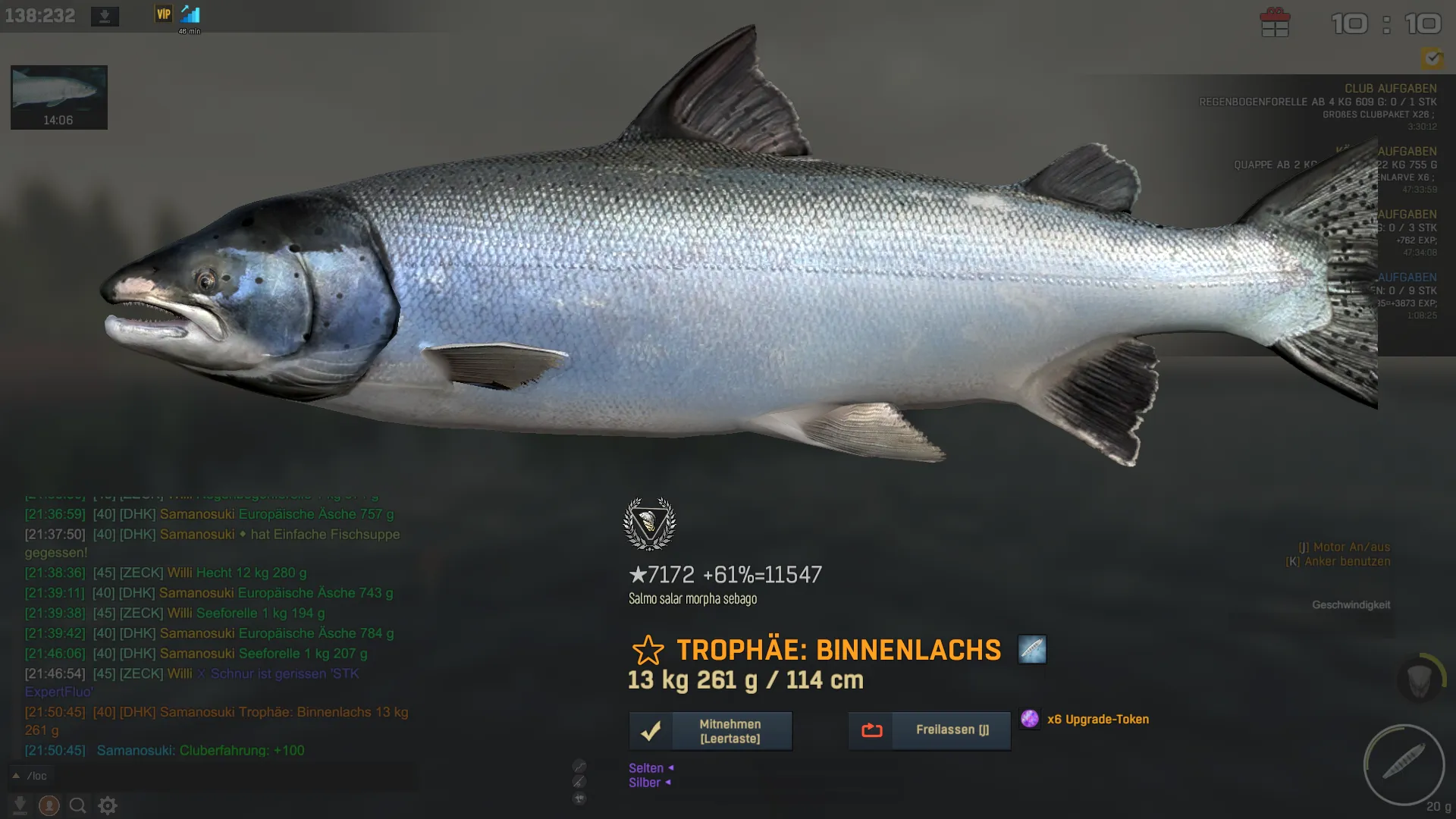Screen dimensions: 1456x819
Task: Open the gear settings icon under chat
Action: pos(108,805)
